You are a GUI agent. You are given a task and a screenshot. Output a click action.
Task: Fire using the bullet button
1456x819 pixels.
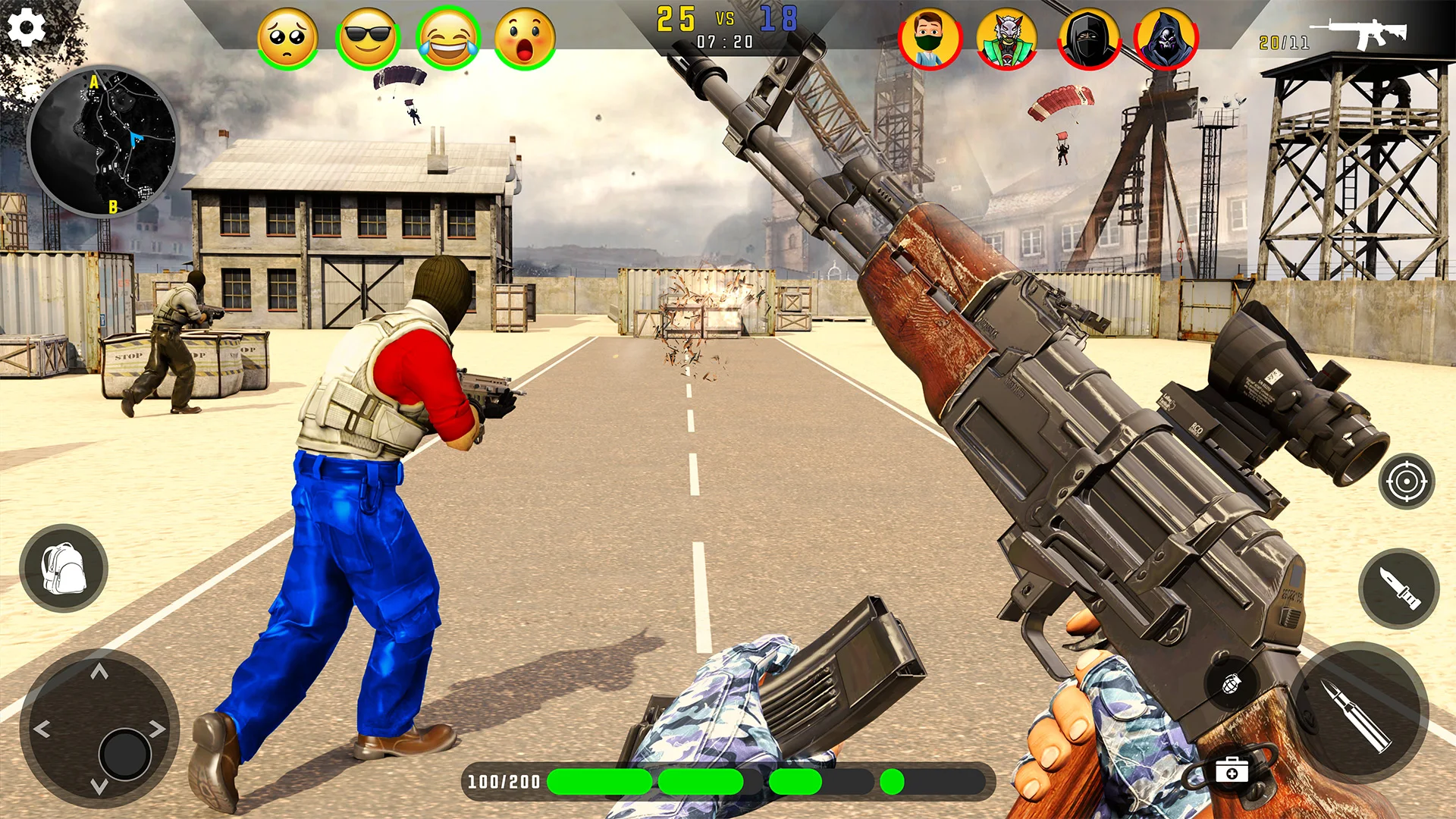pyautogui.click(x=1359, y=713)
